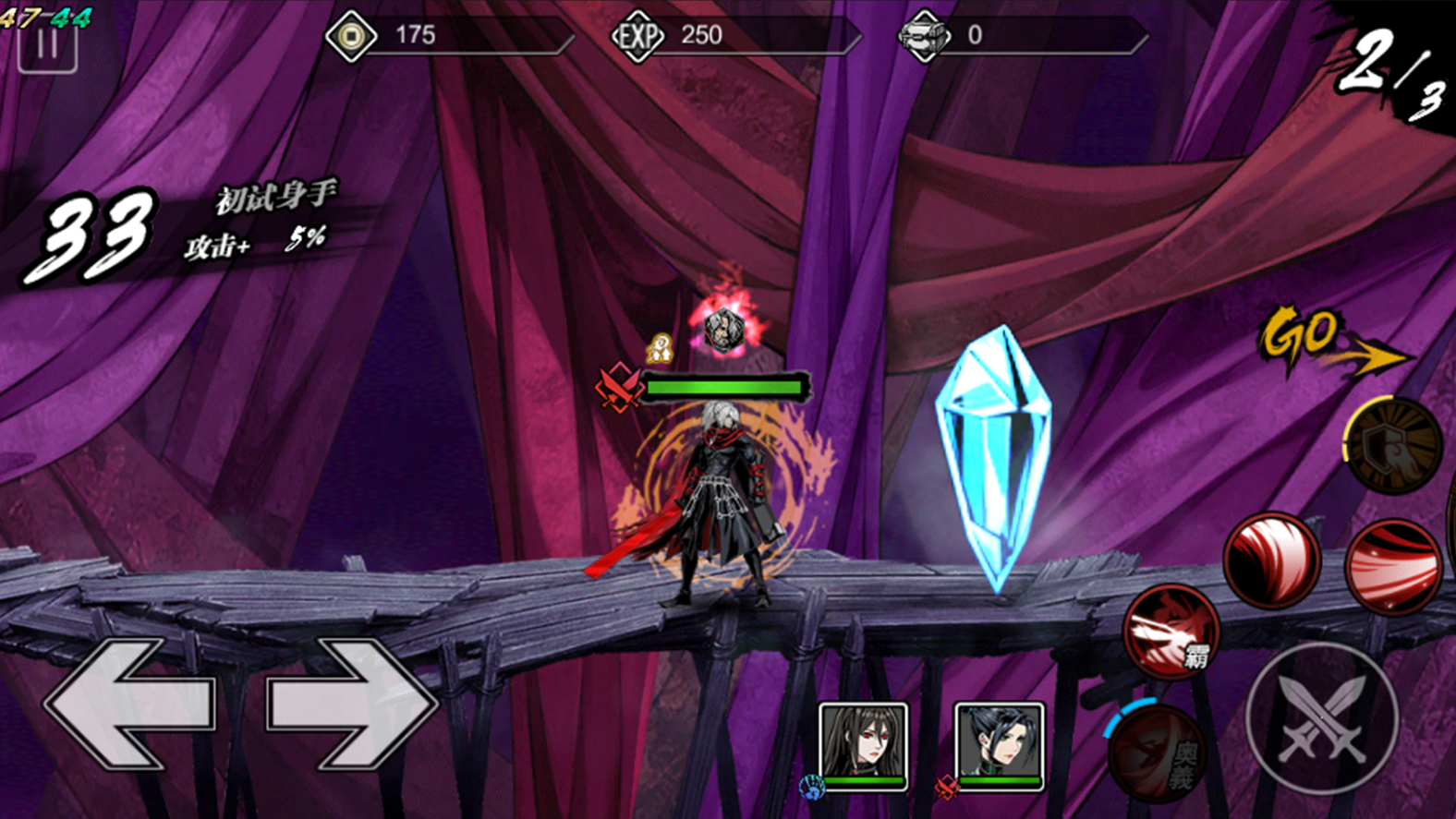Activate the 奥義 ultimate skill
1456x819 pixels.
coord(1157,753)
